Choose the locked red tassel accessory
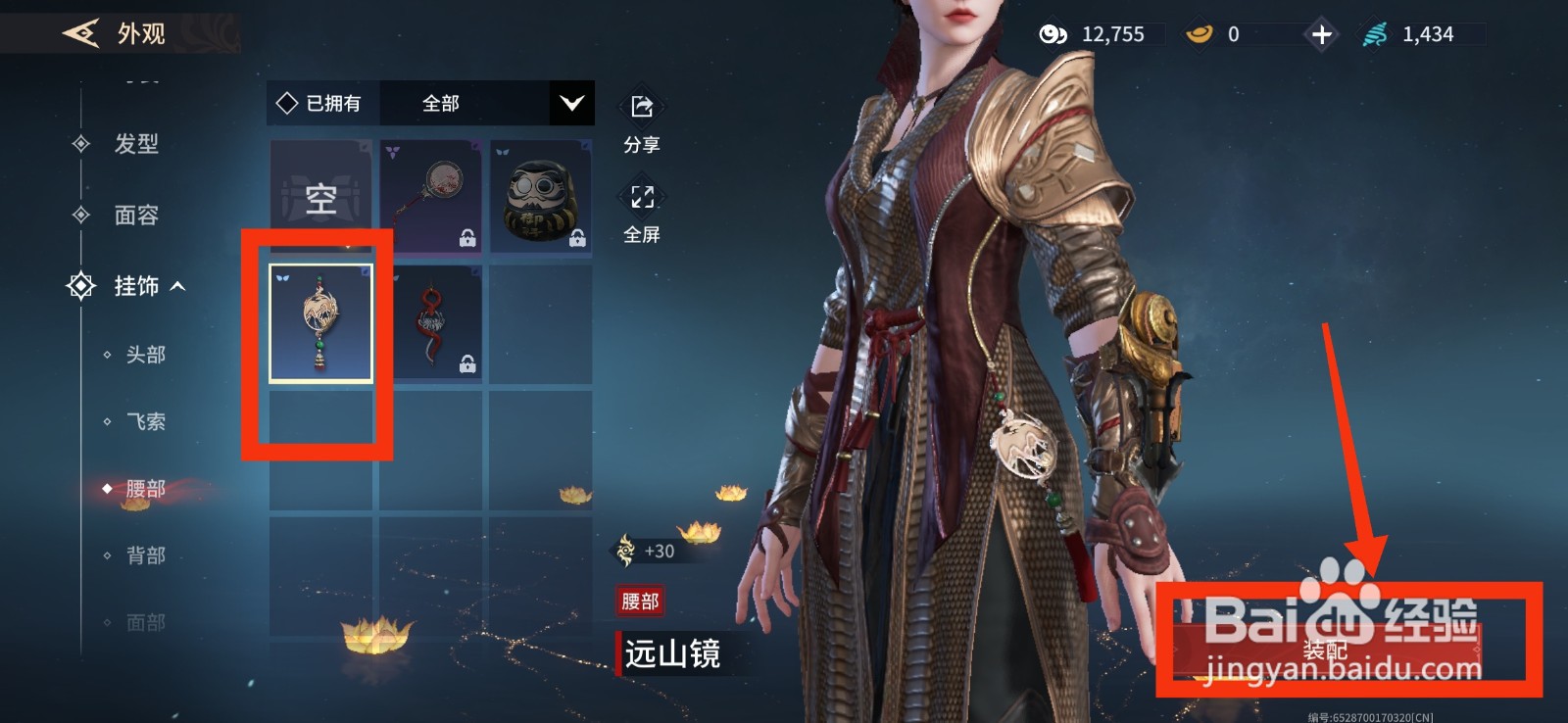This screenshot has width=1568, height=723. point(430,323)
